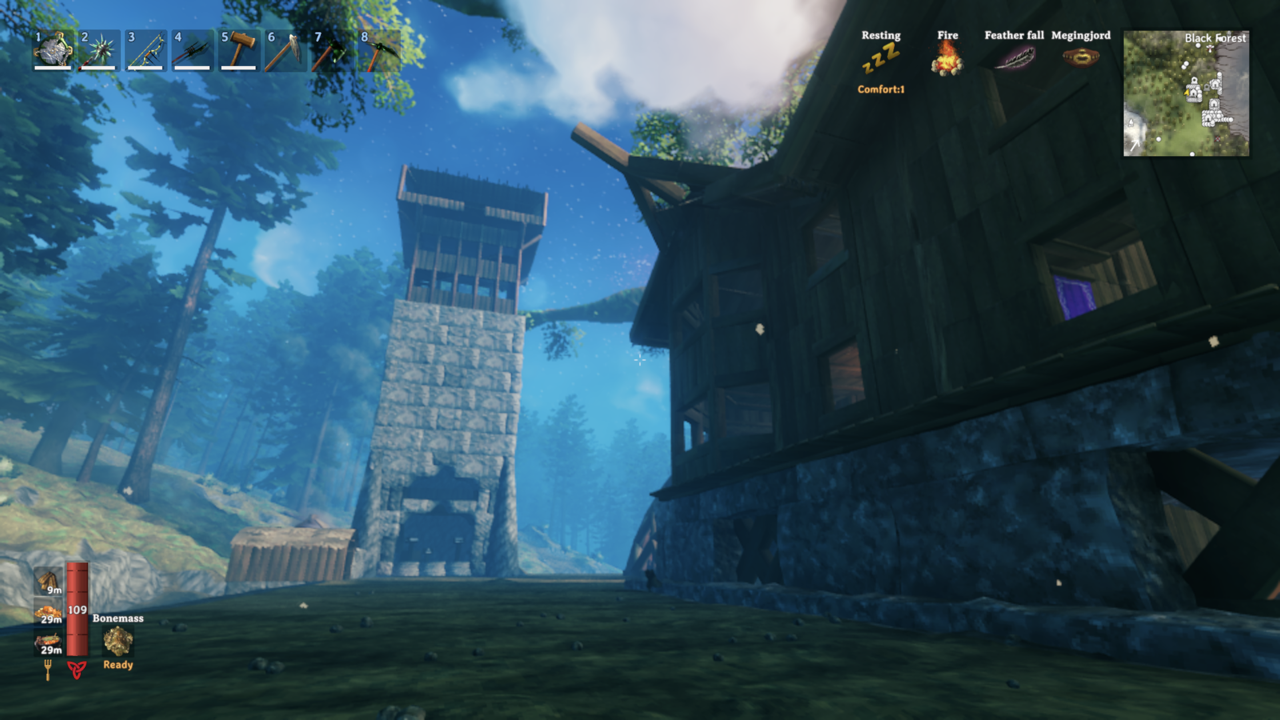1280x720 pixels.
Task: Click the Resting status effect icon
Action: (x=880, y=58)
